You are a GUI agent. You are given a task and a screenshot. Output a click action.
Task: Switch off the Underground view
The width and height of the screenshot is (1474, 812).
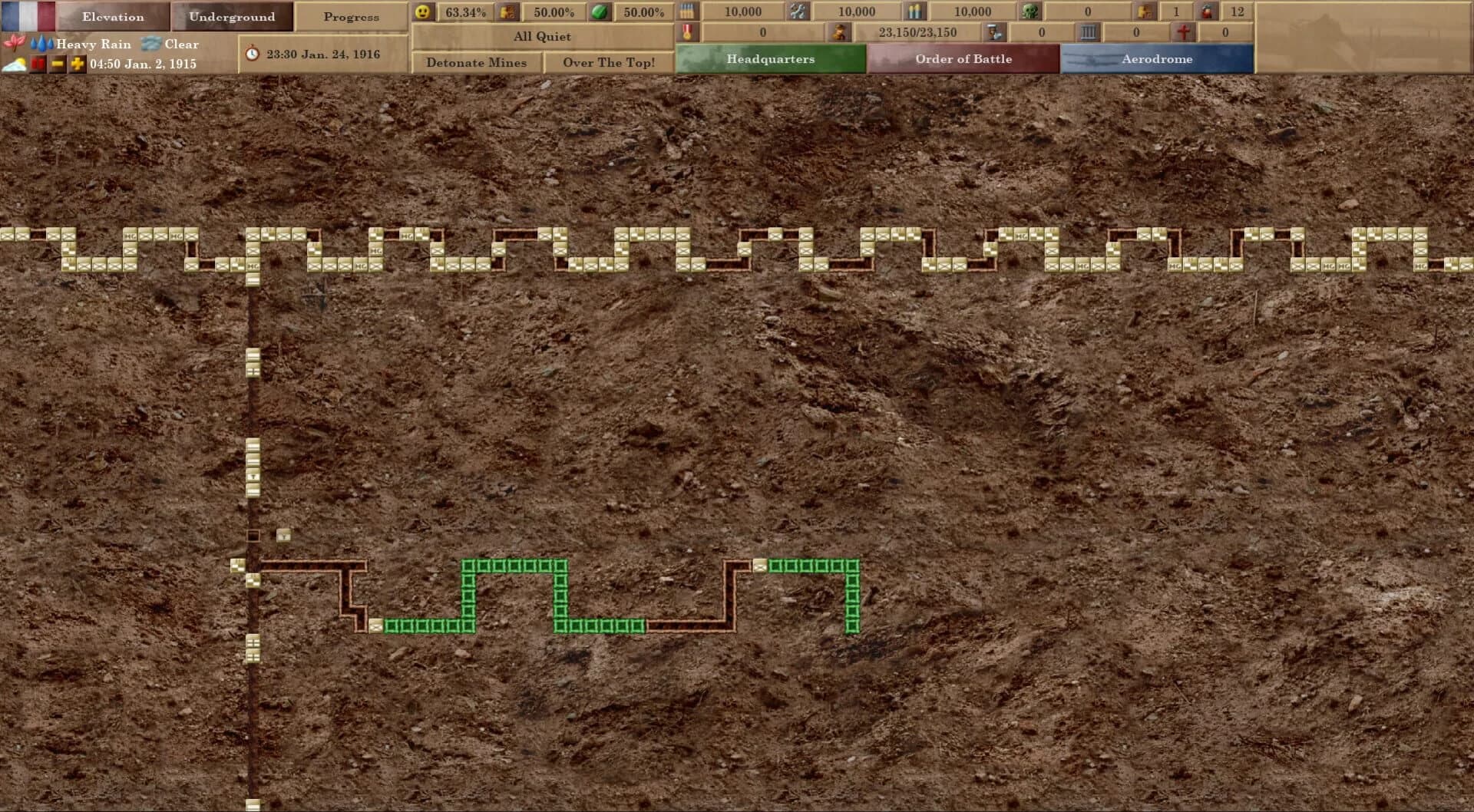tap(232, 16)
